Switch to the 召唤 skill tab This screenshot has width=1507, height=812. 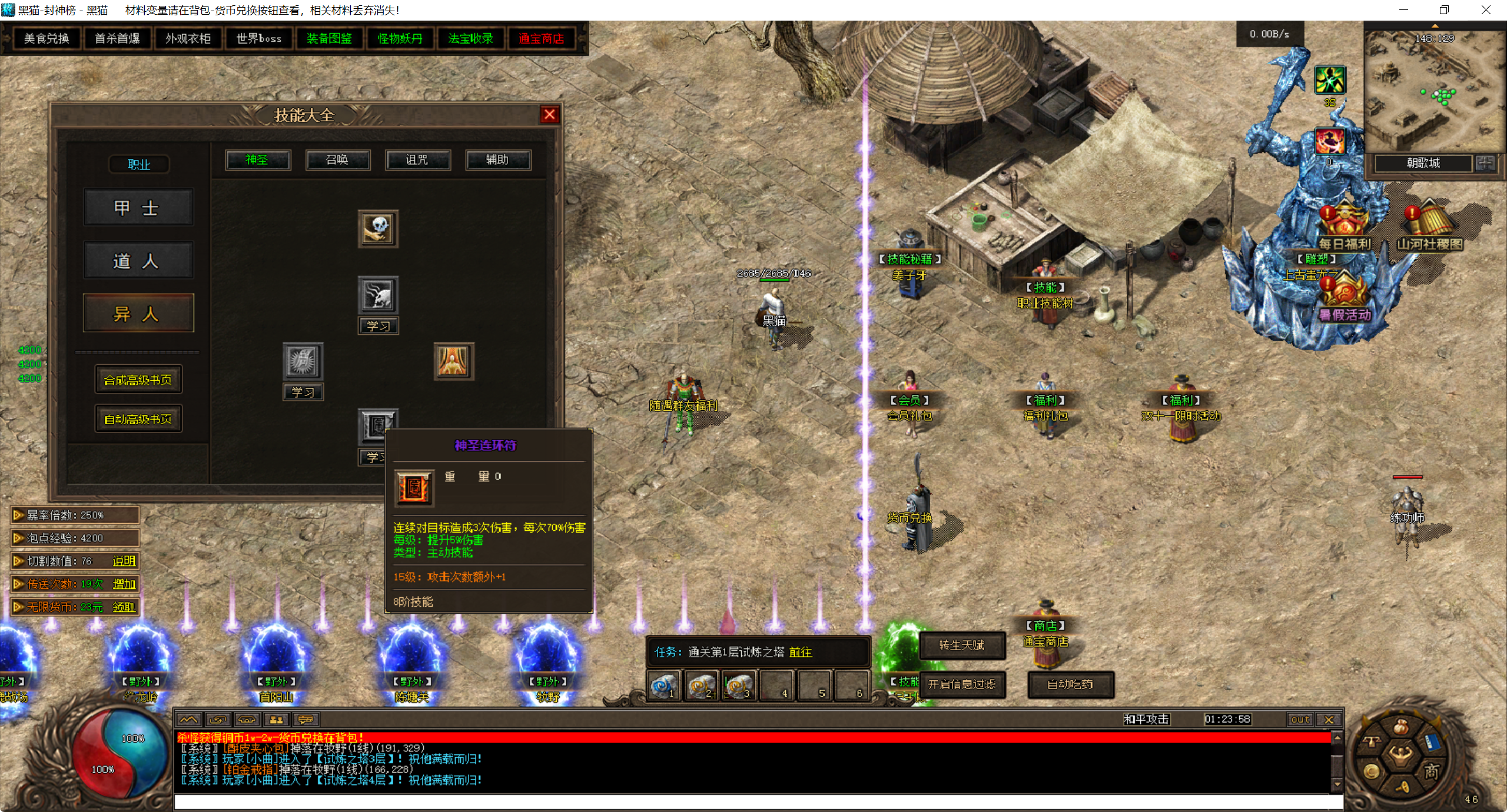coord(337,160)
